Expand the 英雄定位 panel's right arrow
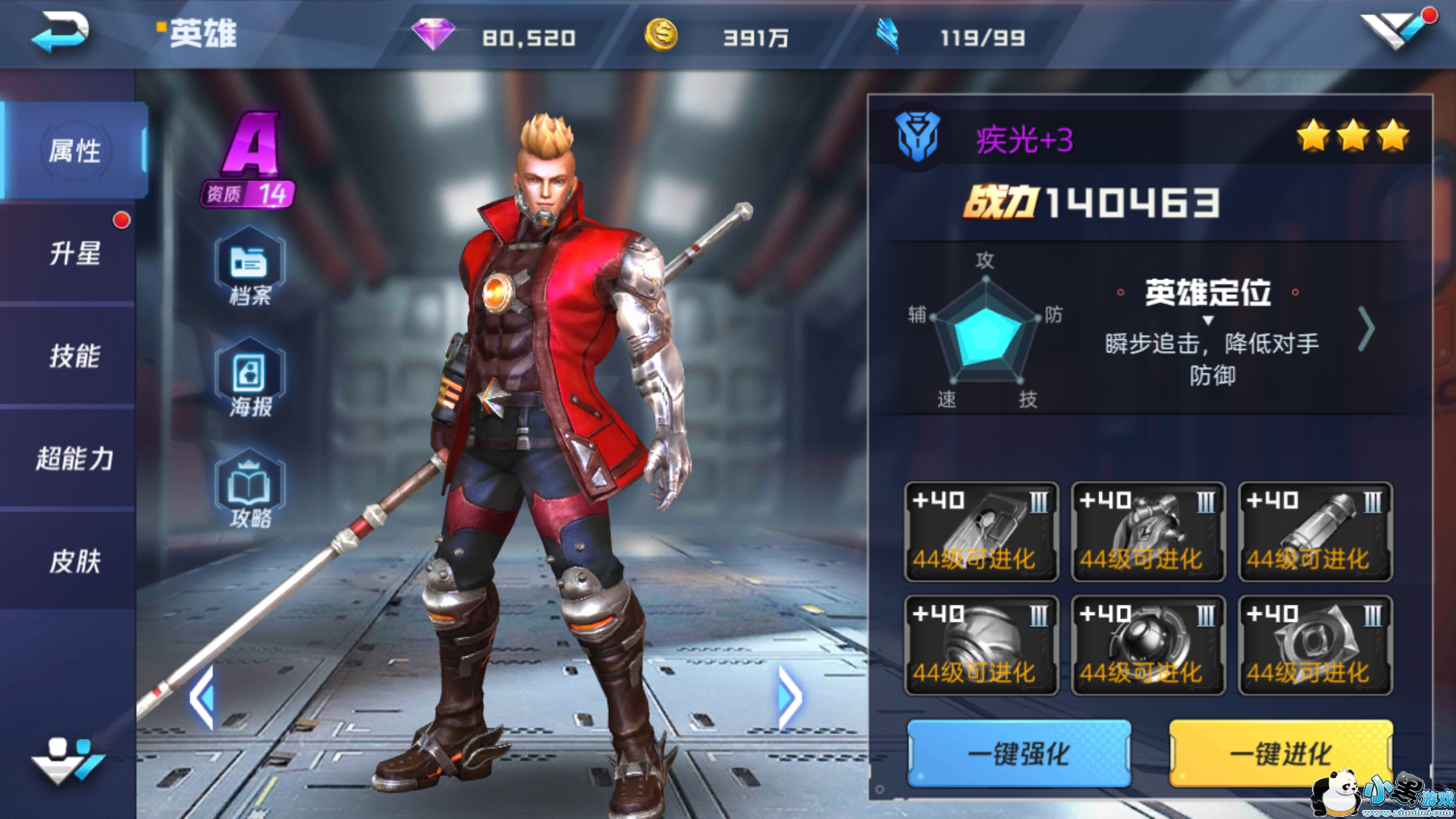This screenshot has height=819, width=1456. (1366, 329)
